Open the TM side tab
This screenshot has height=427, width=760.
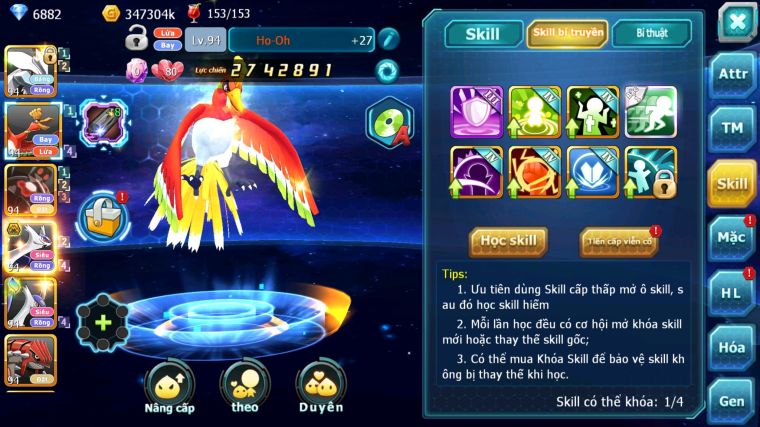click(x=732, y=129)
